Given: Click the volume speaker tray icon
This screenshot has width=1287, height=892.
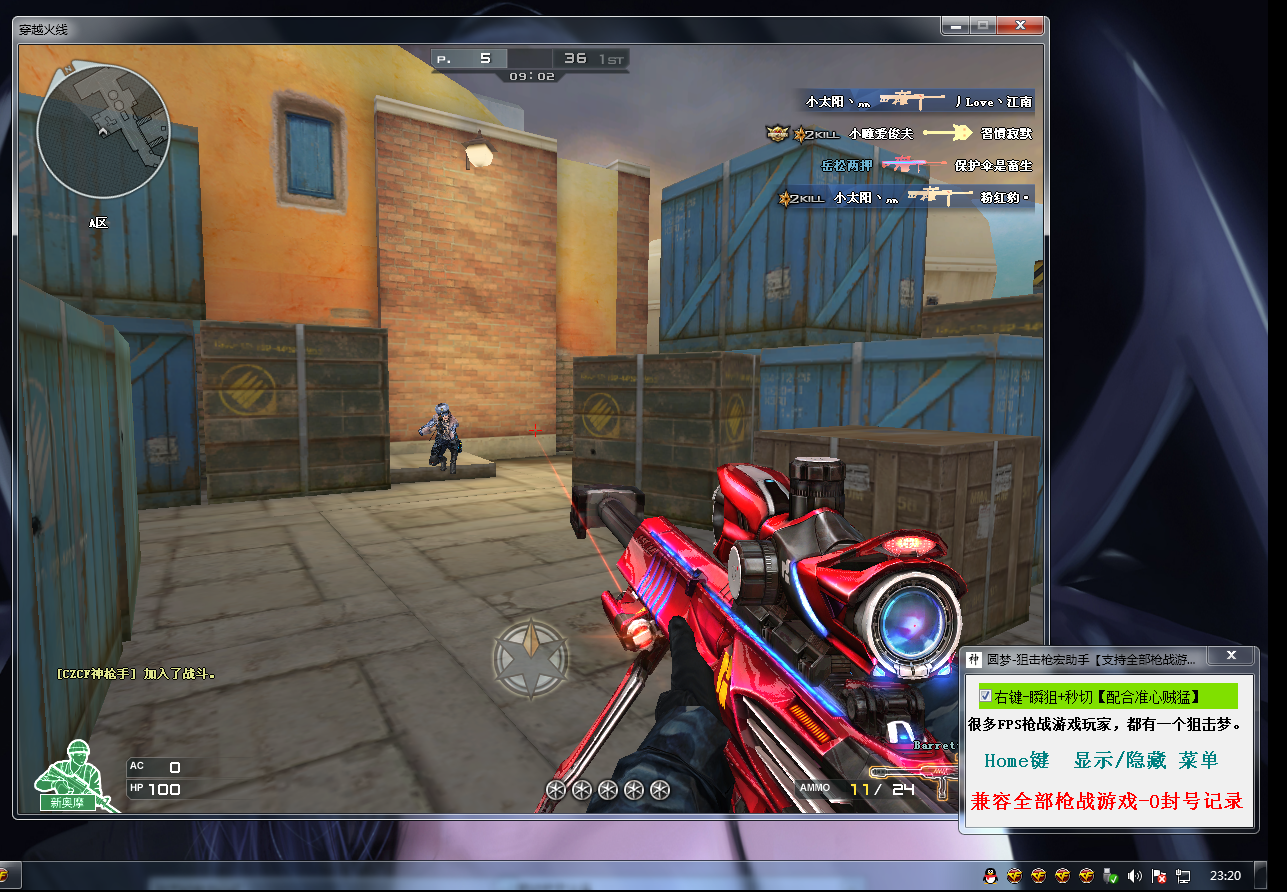Looking at the screenshot, I should click(x=1134, y=875).
